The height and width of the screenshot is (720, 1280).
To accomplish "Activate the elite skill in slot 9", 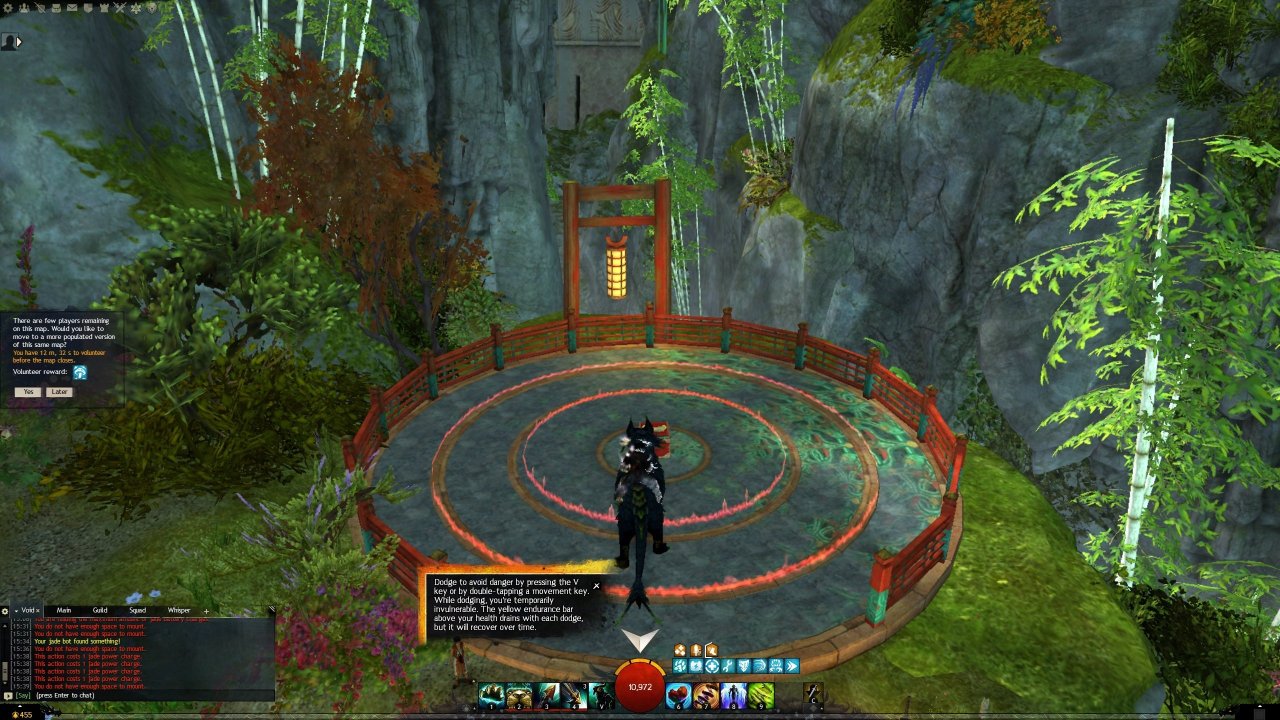I will click(761, 695).
